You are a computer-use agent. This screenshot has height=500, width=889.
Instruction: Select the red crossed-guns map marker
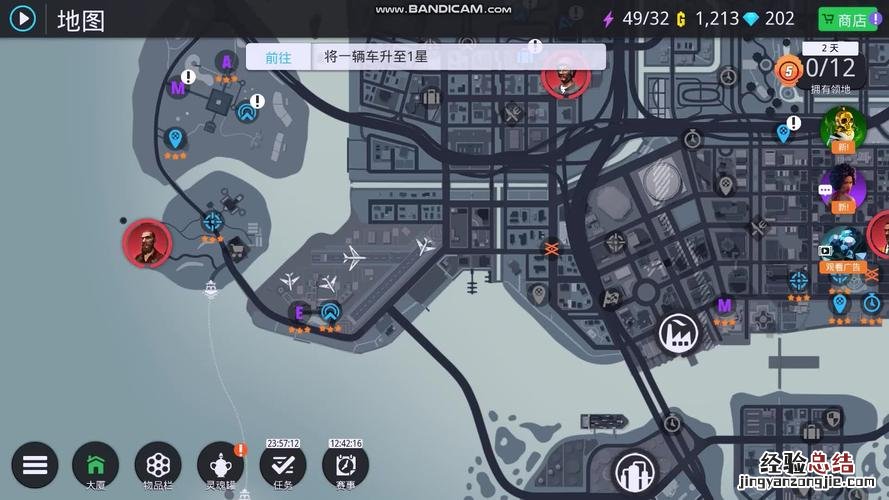pos(550,247)
